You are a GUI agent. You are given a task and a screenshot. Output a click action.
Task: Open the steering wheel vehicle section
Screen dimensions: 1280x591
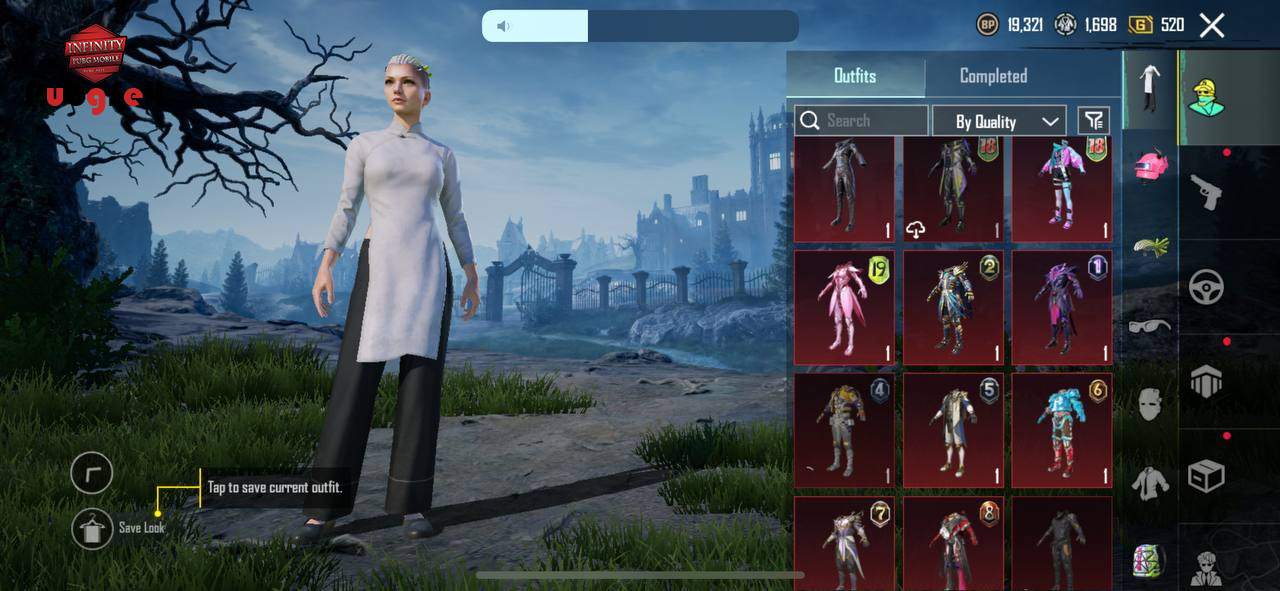tap(1206, 287)
